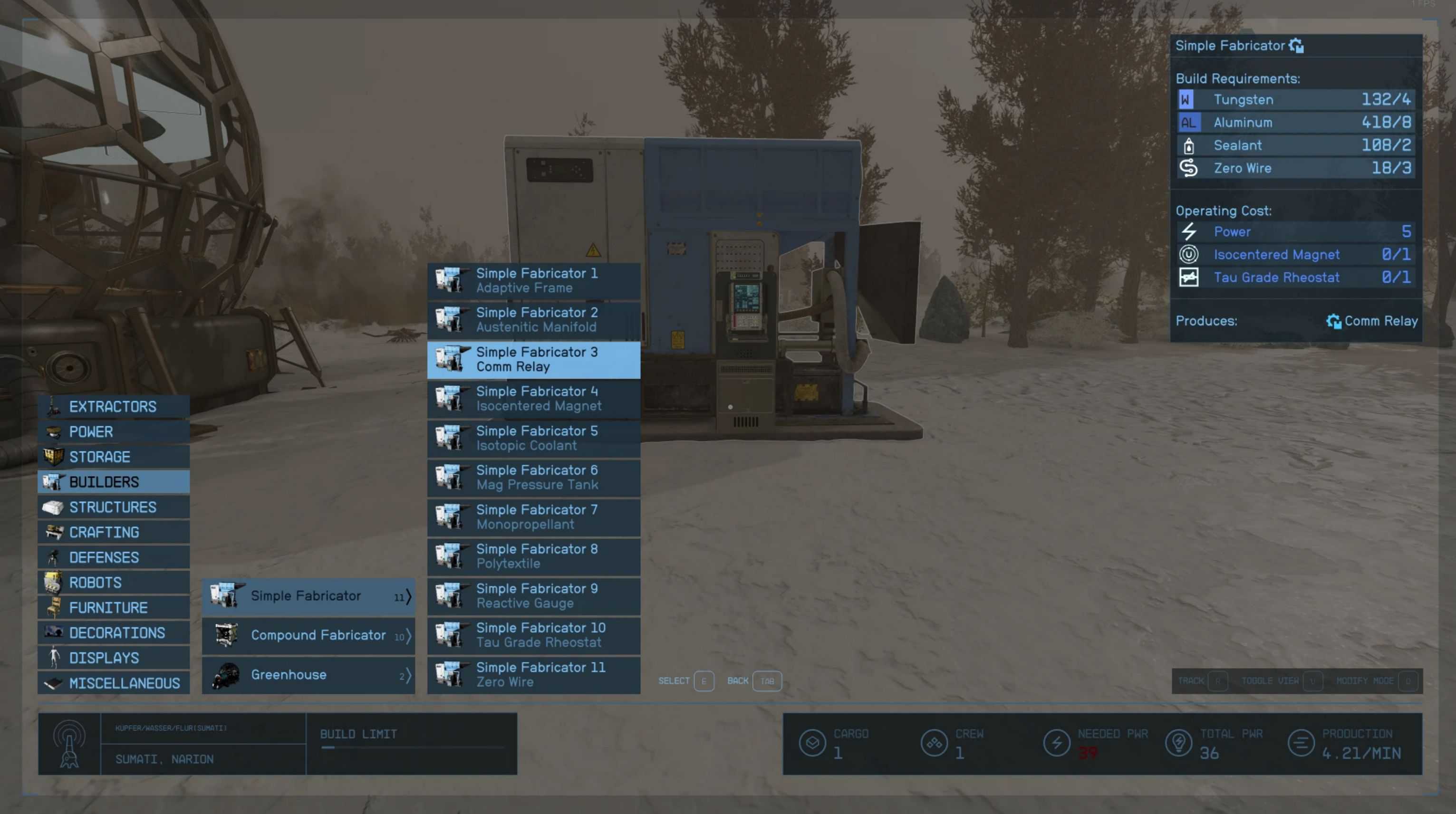This screenshot has height=814, width=1456.
Task: Select the Isotopic Coolant fabricator
Action: coord(533,438)
